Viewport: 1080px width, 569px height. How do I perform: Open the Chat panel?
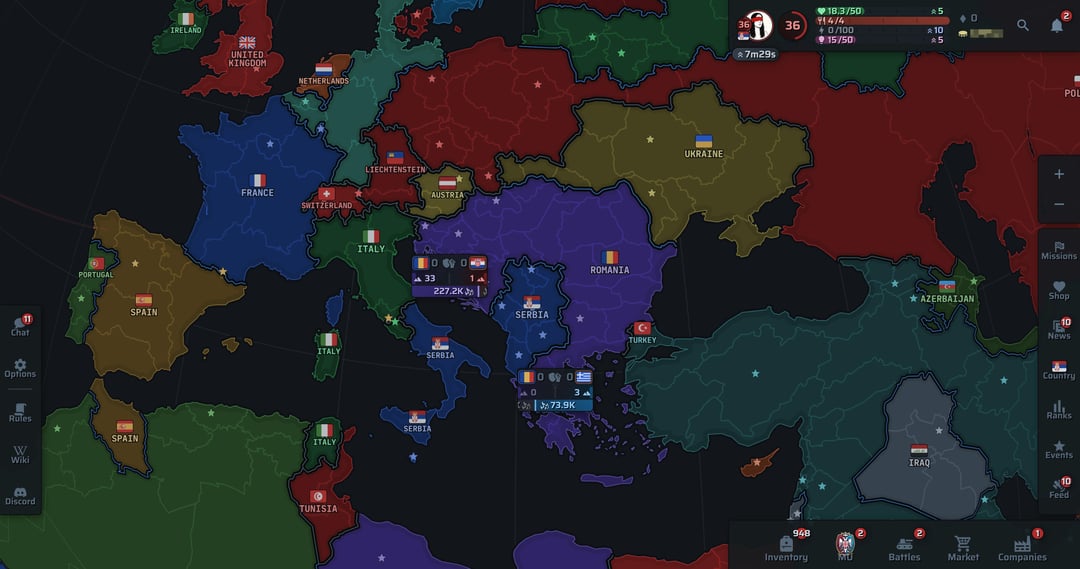[20, 326]
